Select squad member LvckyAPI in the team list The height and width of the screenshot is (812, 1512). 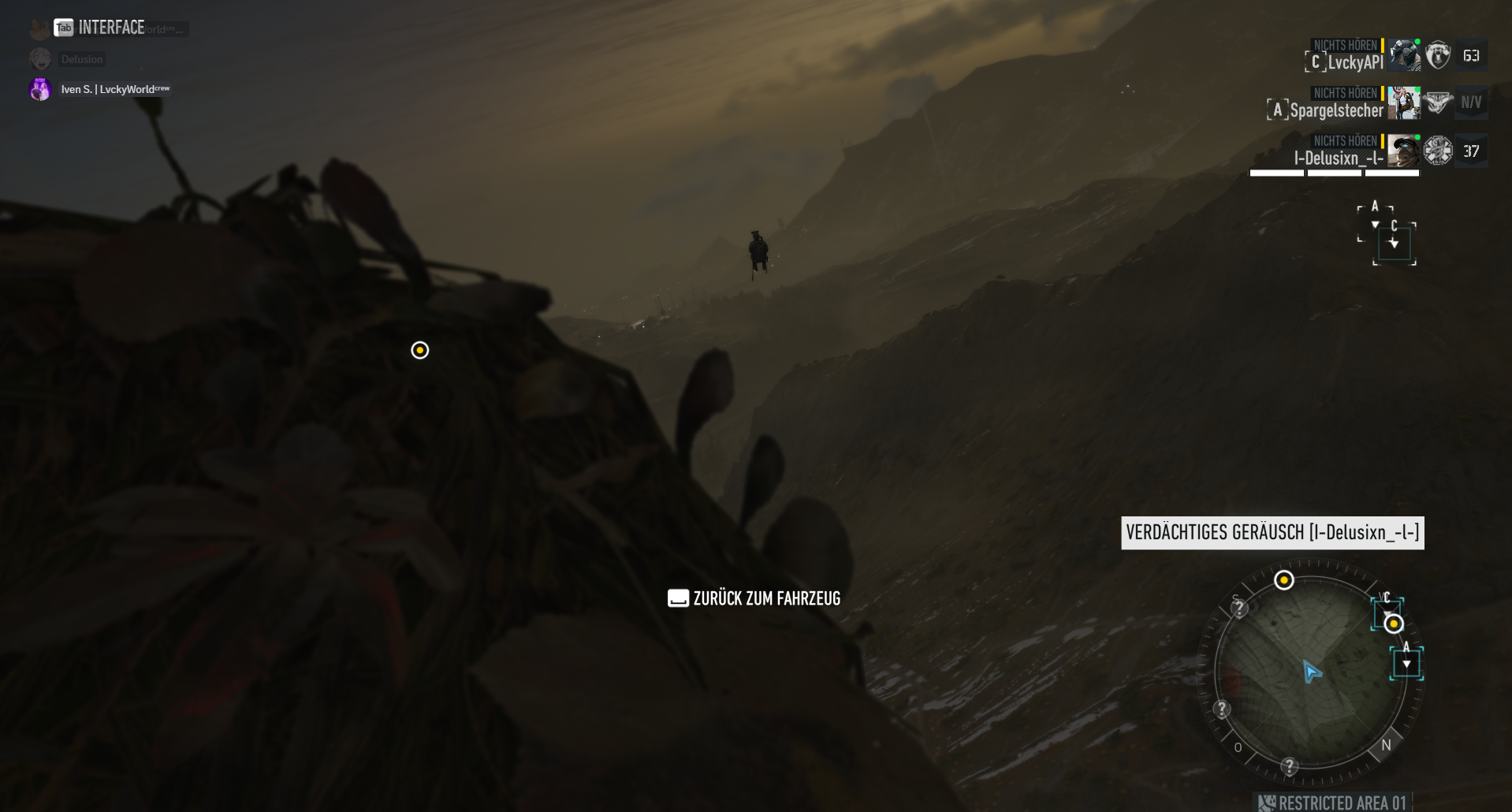tap(1354, 62)
